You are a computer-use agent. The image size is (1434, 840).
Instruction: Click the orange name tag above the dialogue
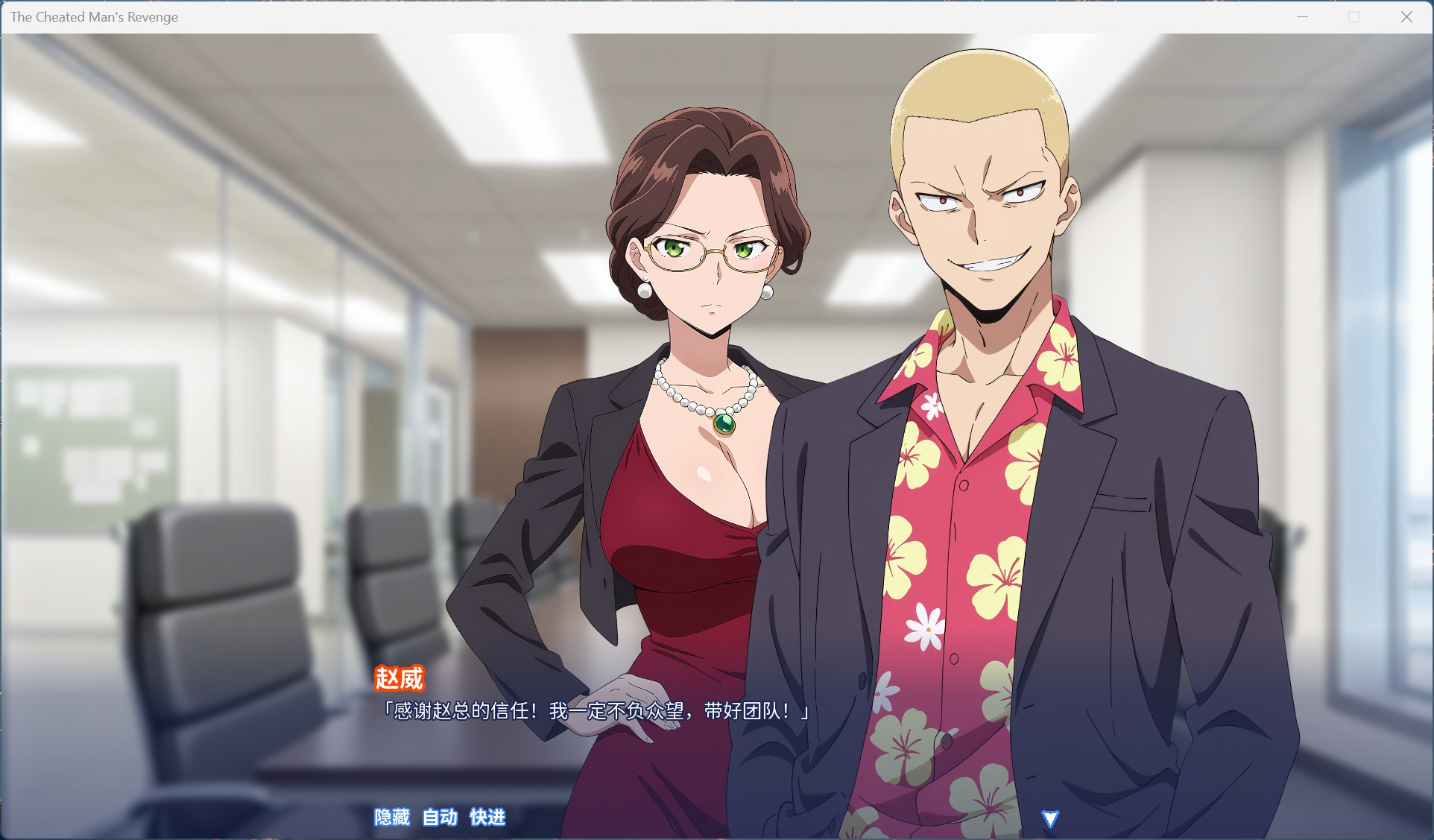(x=399, y=679)
